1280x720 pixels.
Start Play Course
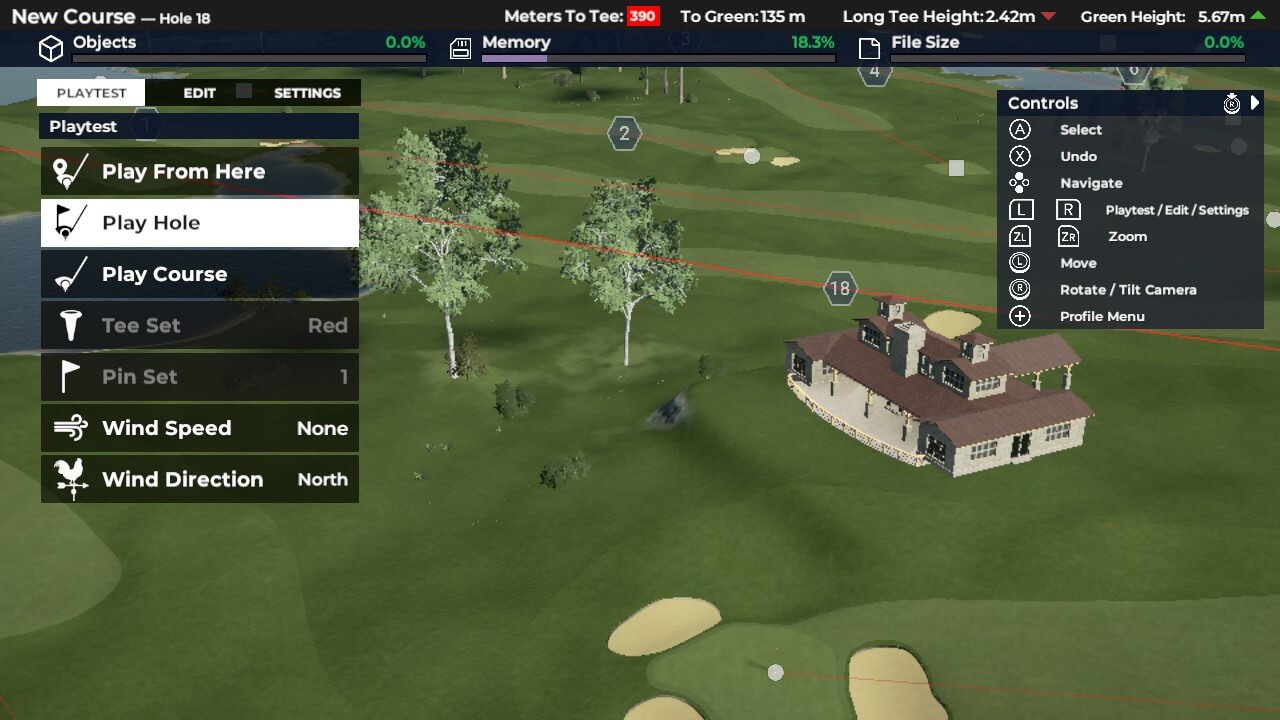coord(200,274)
